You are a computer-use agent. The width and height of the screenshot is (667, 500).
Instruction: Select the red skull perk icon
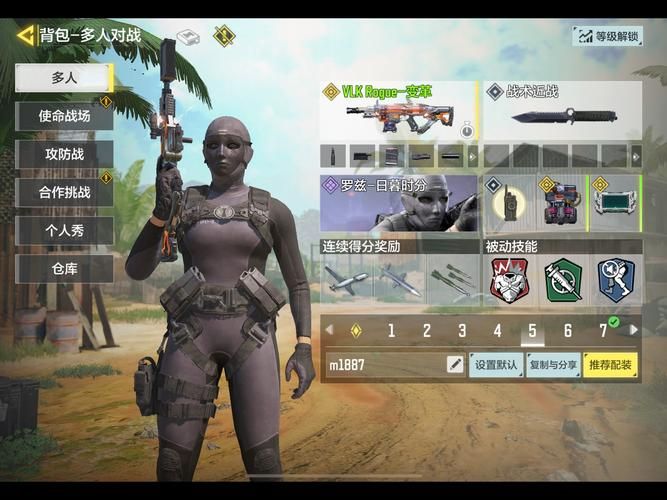(509, 280)
